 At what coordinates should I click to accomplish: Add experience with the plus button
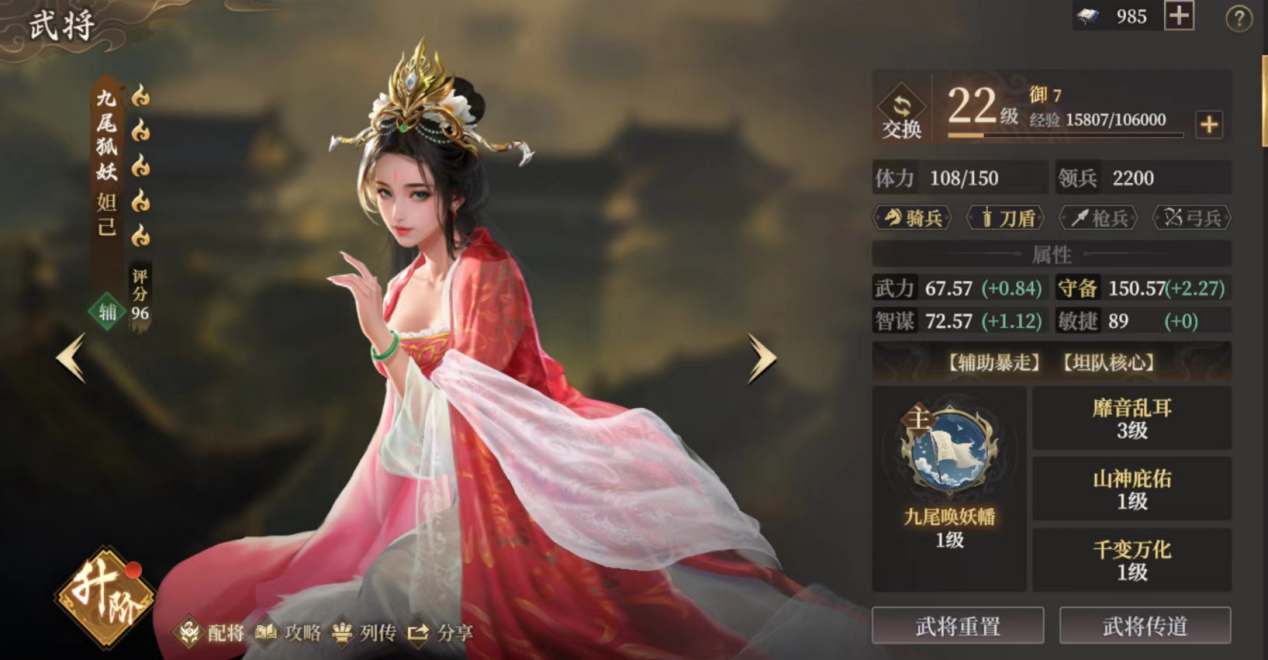pos(1209,125)
